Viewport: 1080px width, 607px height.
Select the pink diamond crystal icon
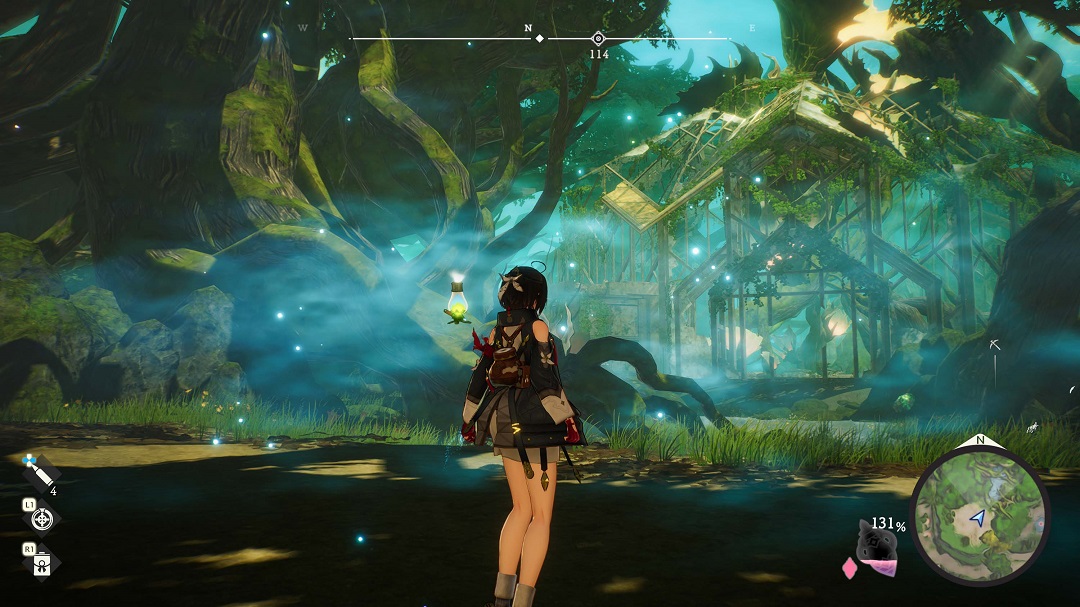pyautogui.click(x=851, y=568)
